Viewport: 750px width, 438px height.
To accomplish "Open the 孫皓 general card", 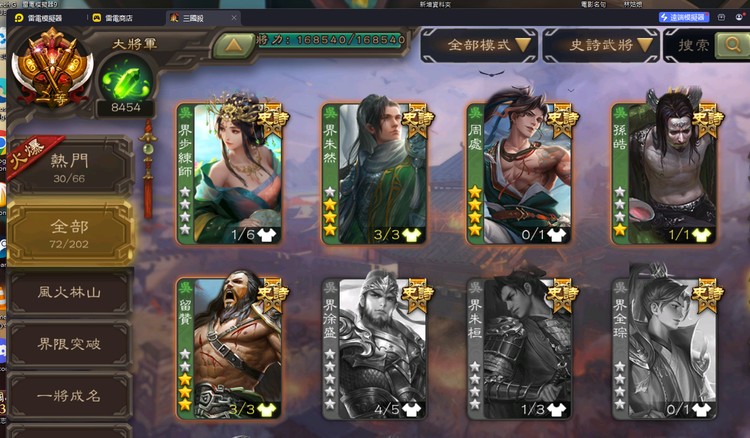I will (664, 173).
